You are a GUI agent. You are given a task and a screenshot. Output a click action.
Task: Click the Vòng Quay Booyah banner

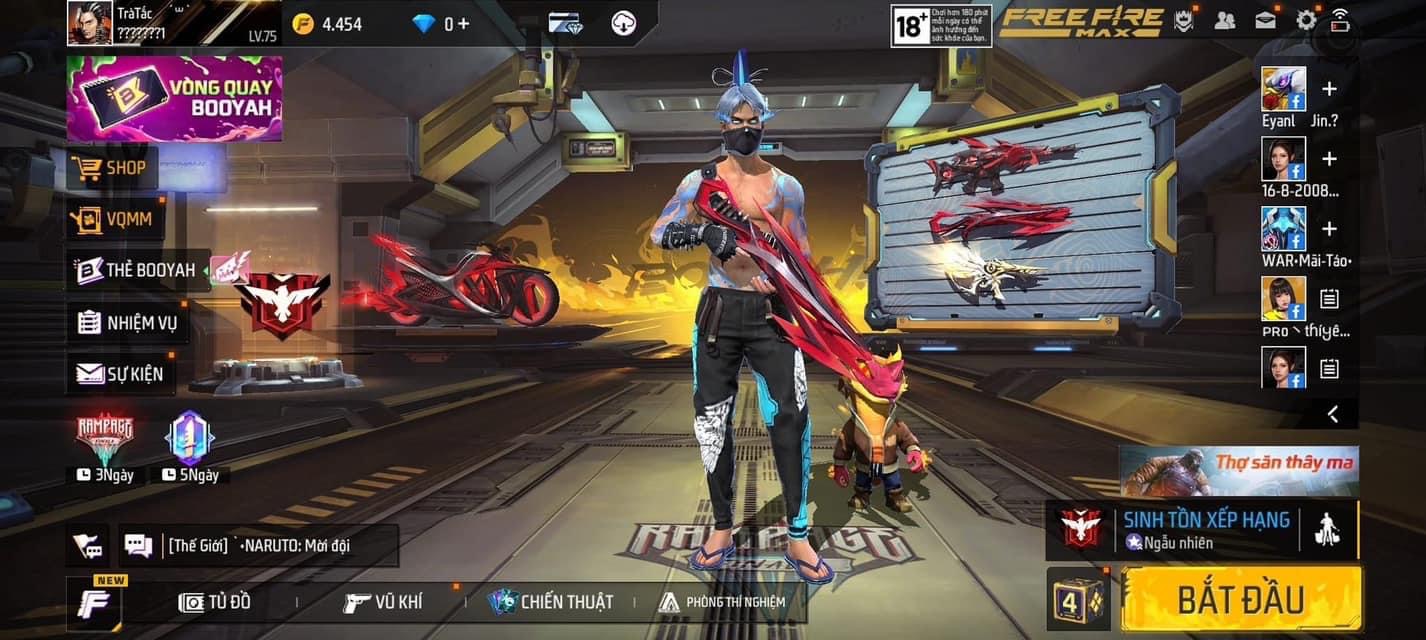tap(174, 98)
